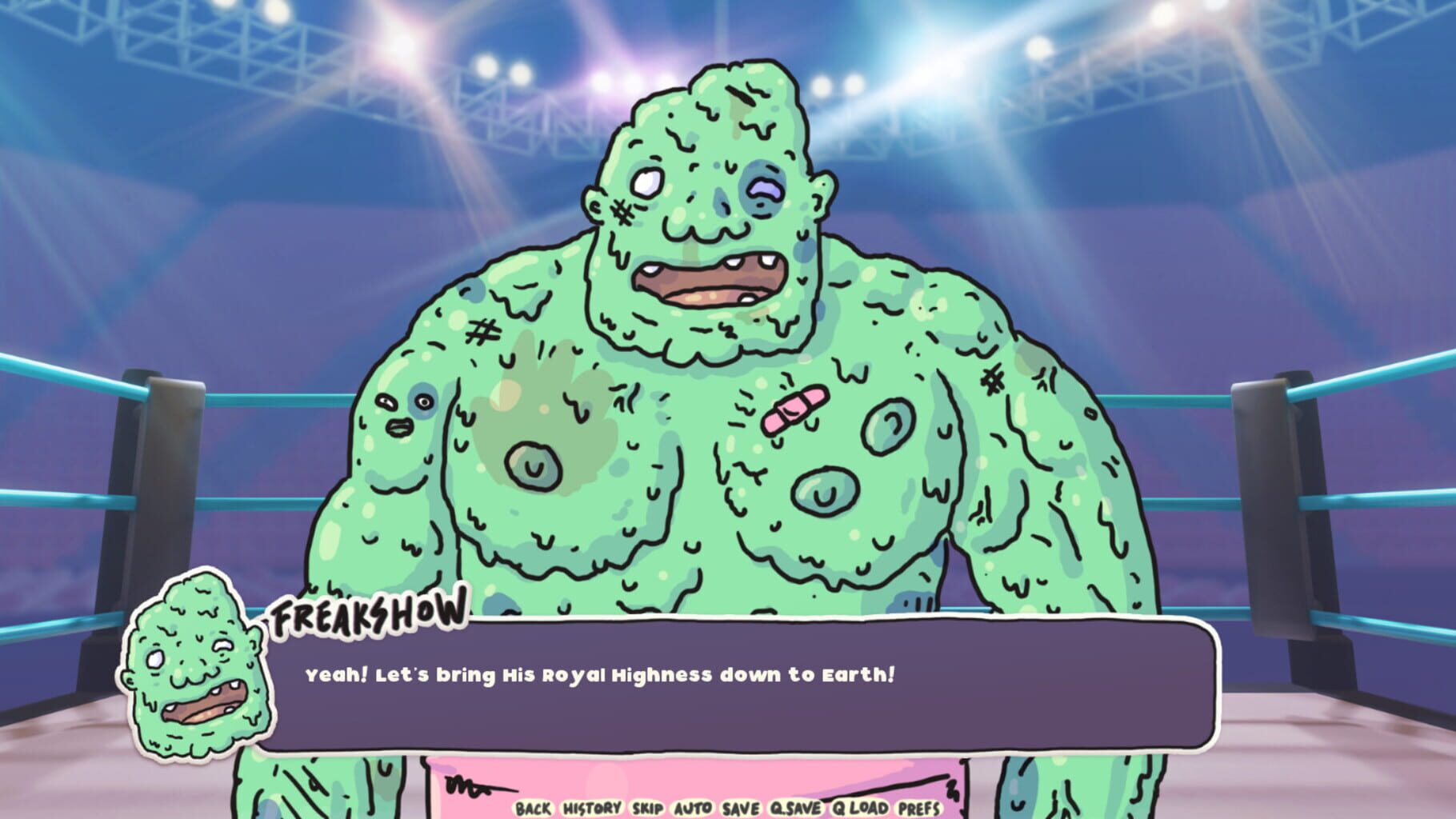Click the FREAKSHOW name banner

click(368, 614)
